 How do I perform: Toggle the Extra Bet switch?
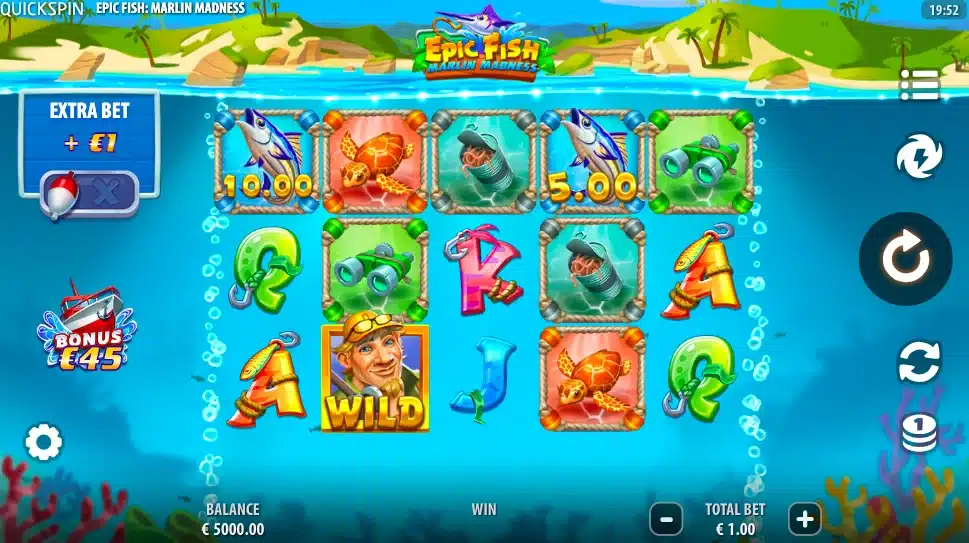point(89,191)
